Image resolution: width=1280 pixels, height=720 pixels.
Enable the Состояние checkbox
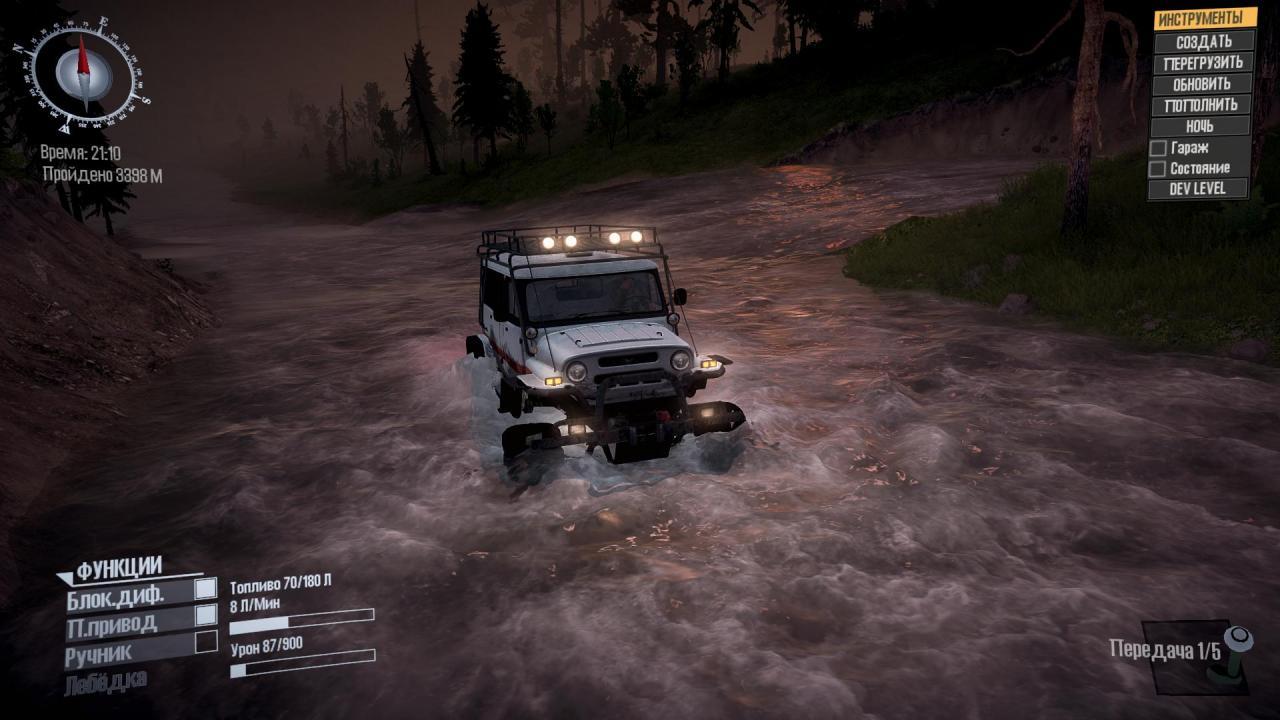click(x=1158, y=169)
